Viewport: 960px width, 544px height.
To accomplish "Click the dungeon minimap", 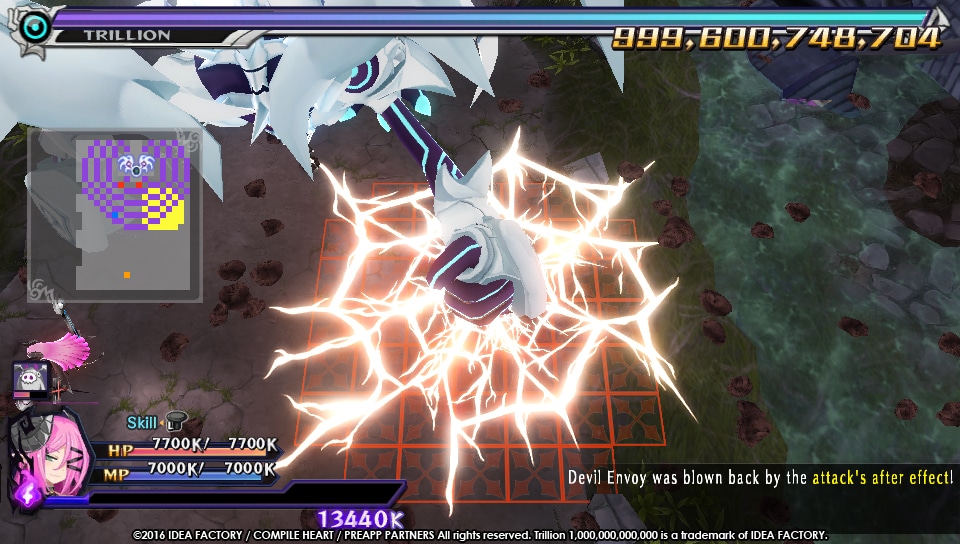I will (x=115, y=214).
